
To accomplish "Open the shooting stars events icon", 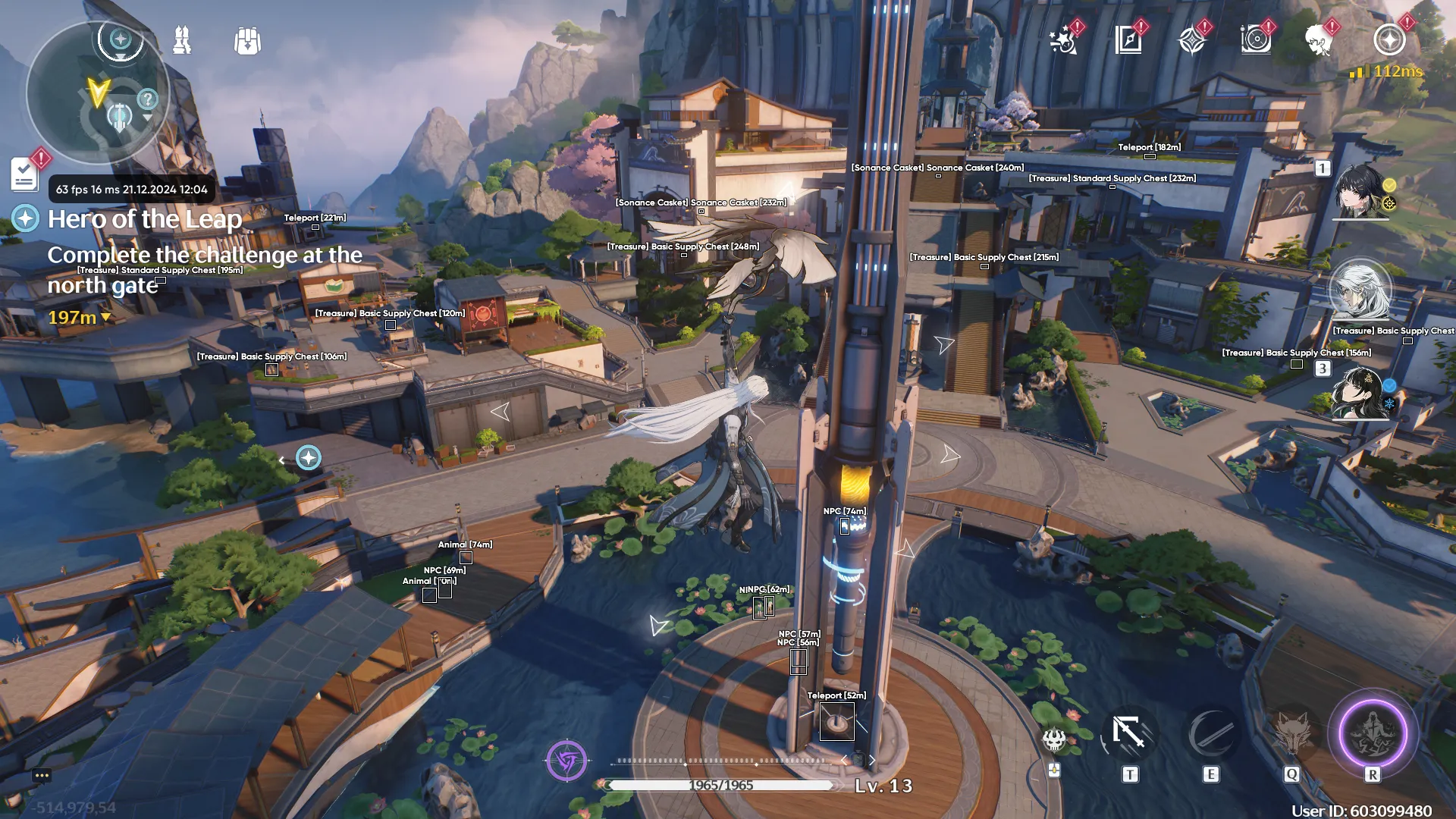I will click(x=1064, y=40).
